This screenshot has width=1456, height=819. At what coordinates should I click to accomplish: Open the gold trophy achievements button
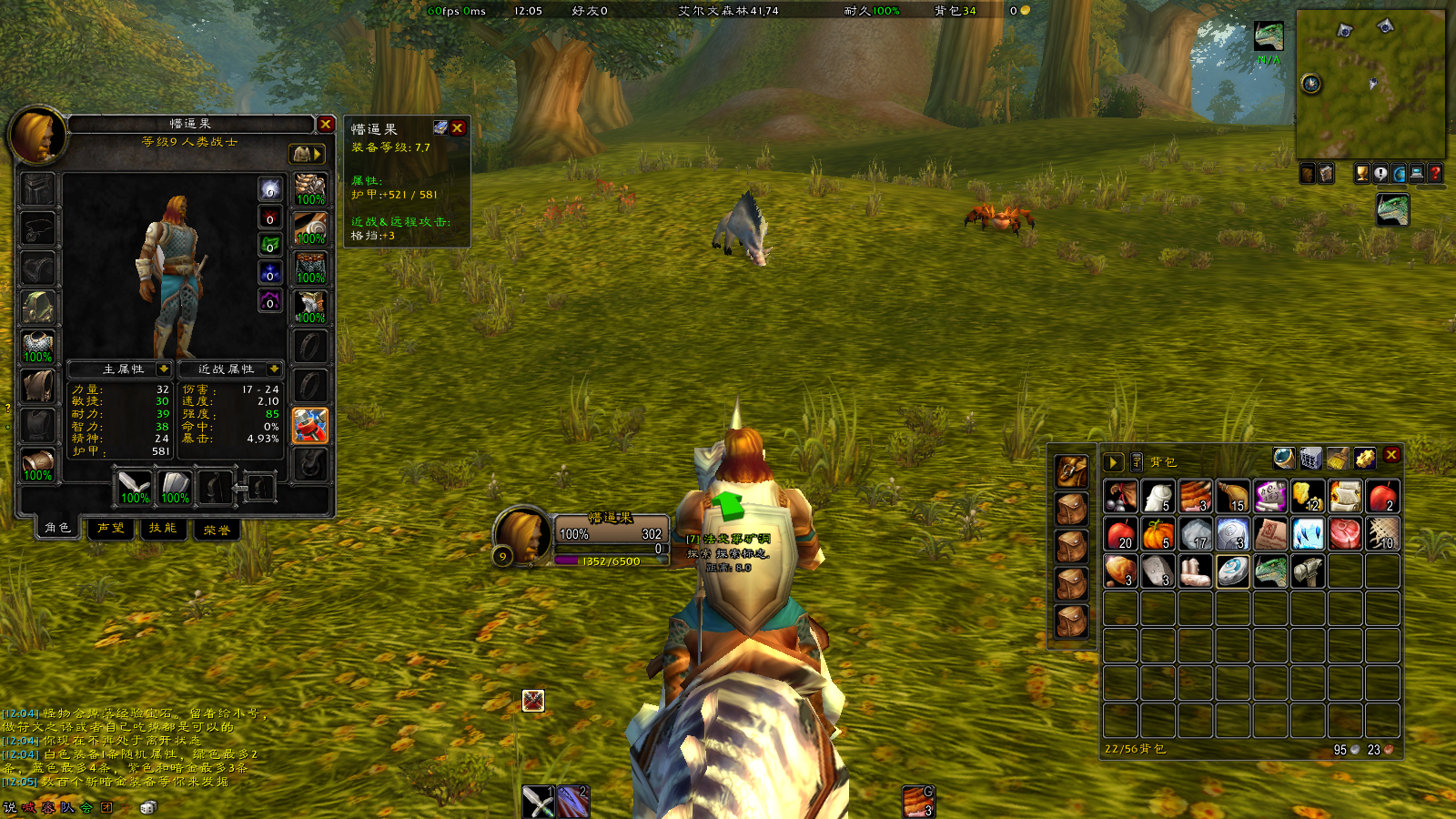[1362, 173]
